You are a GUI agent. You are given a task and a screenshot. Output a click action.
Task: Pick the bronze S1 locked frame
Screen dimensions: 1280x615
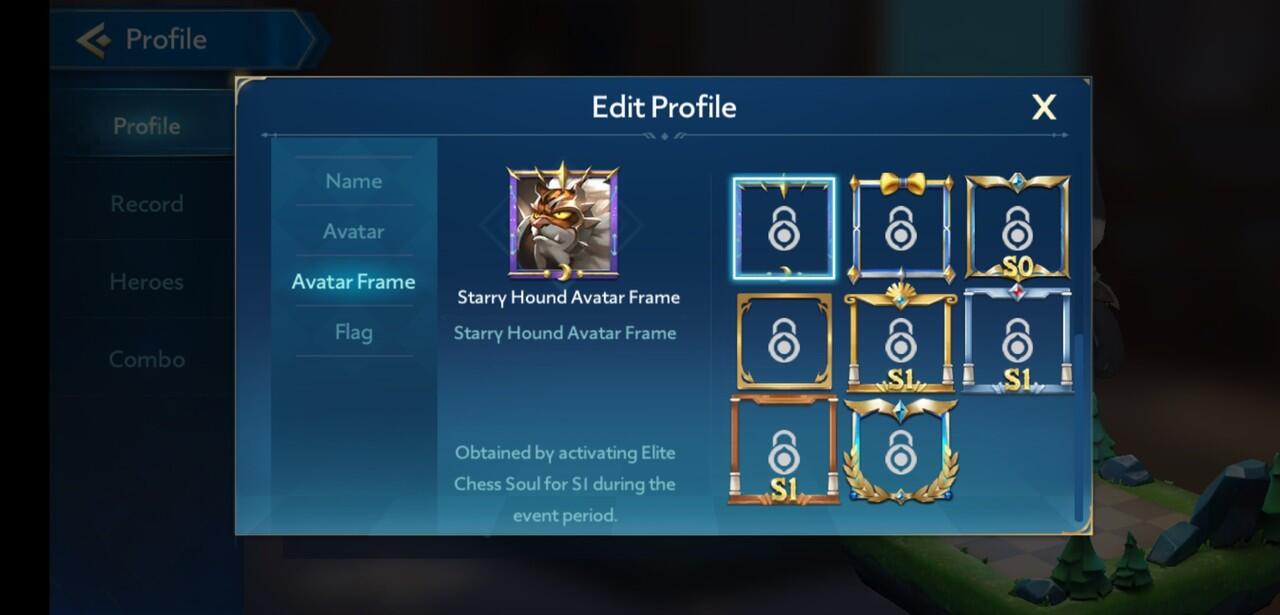tap(783, 451)
